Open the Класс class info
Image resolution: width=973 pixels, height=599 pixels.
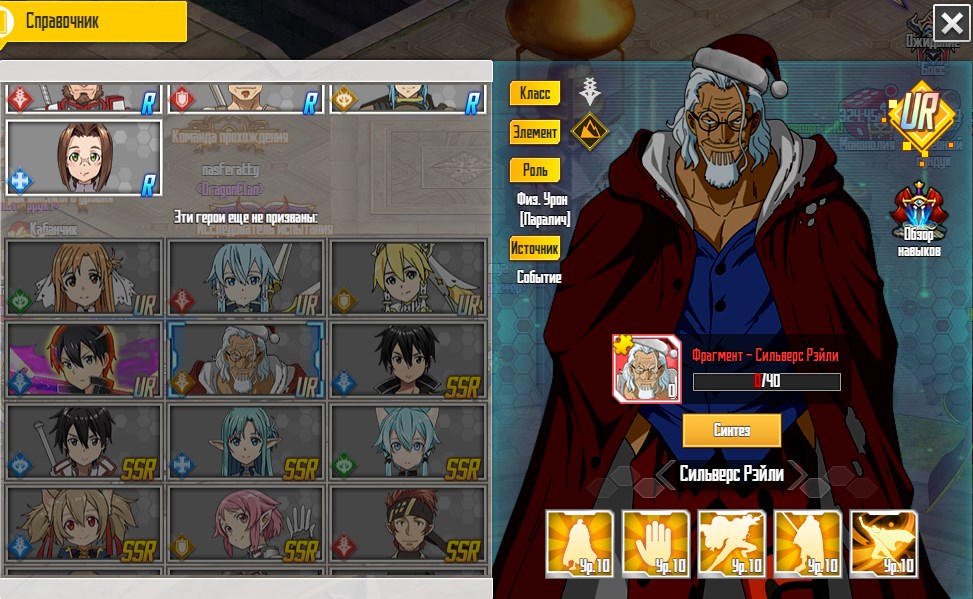[535, 93]
